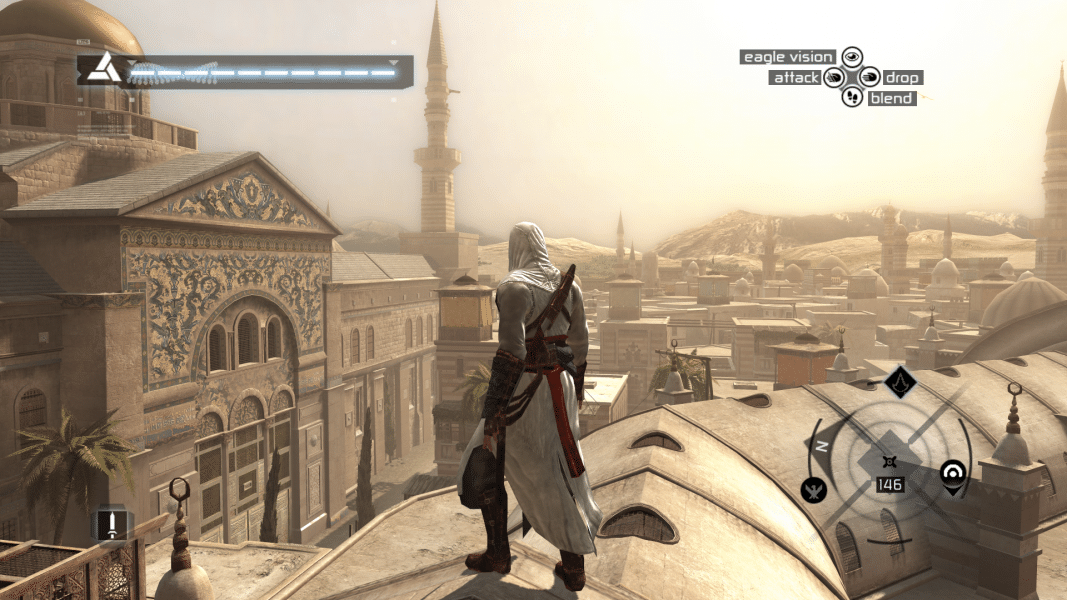Activate the drop hand icon

pos(868,77)
